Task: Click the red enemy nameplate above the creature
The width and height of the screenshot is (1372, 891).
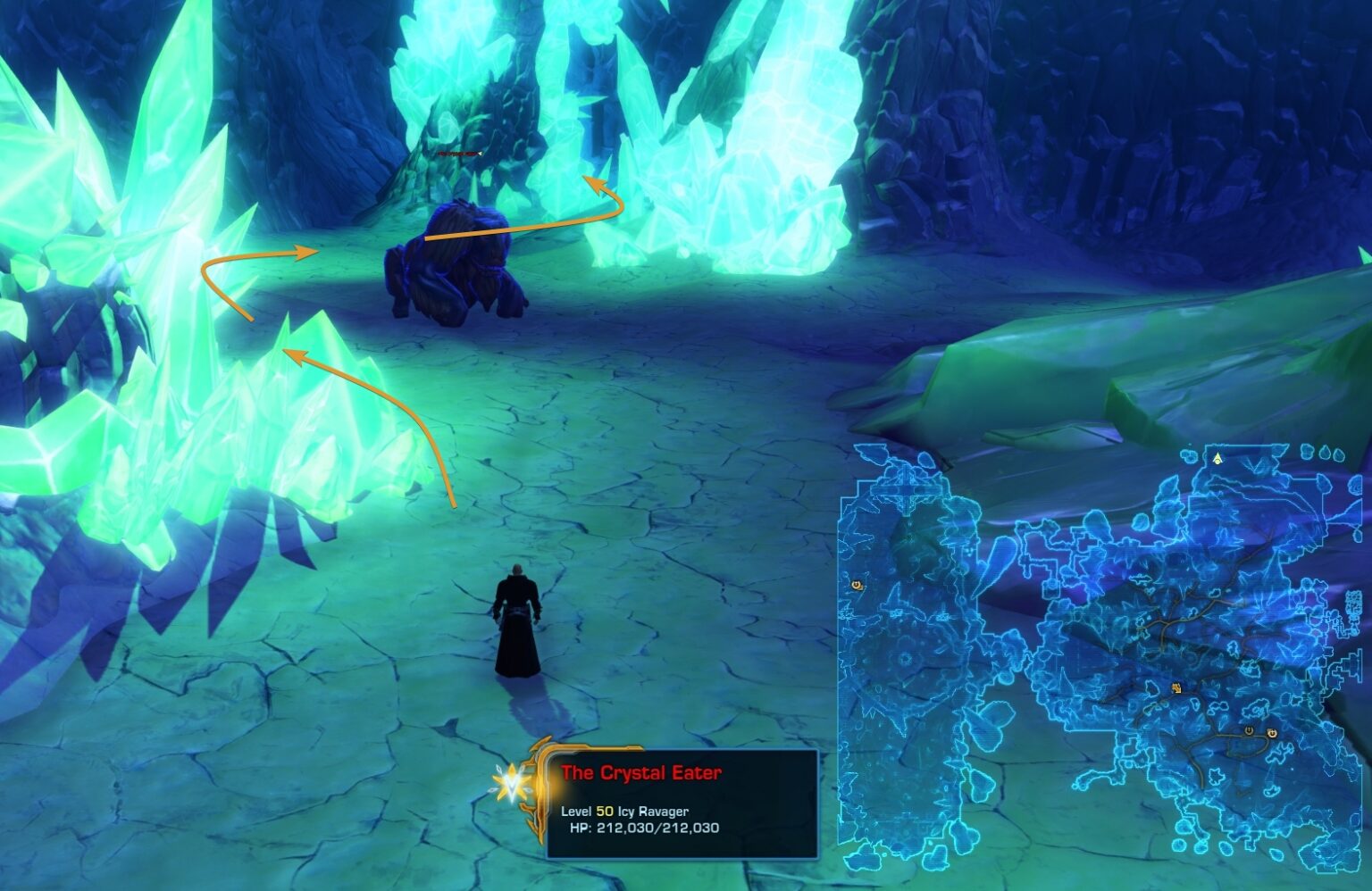Action: pos(458,154)
